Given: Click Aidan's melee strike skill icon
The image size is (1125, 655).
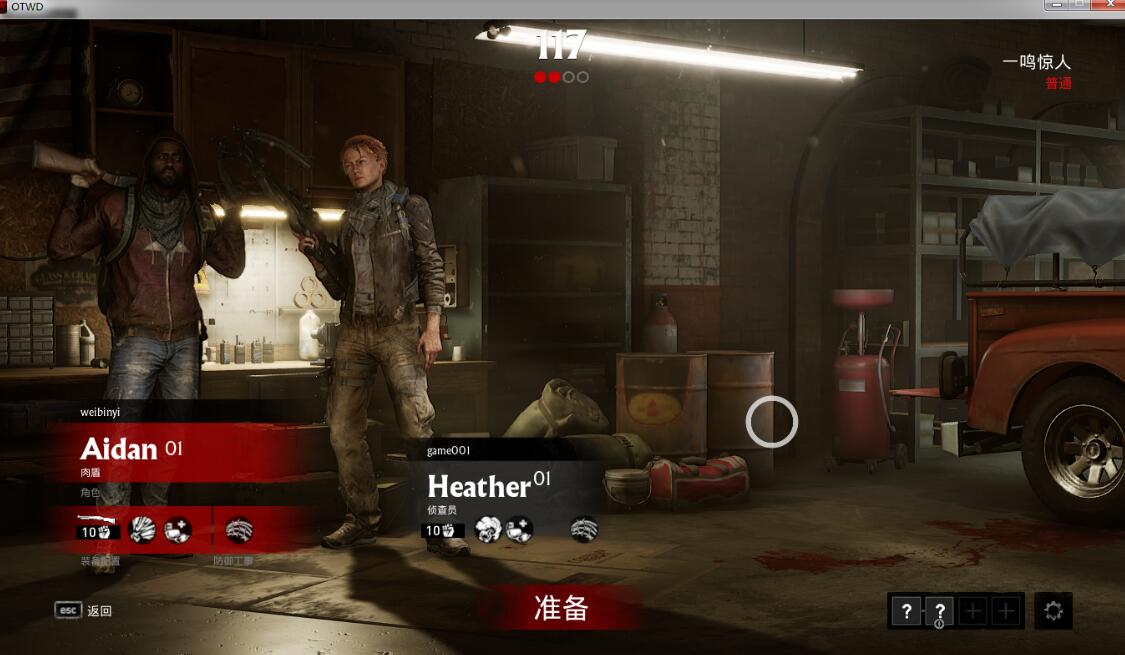Looking at the screenshot, I should pyautogui.click(x=143, y=529).
